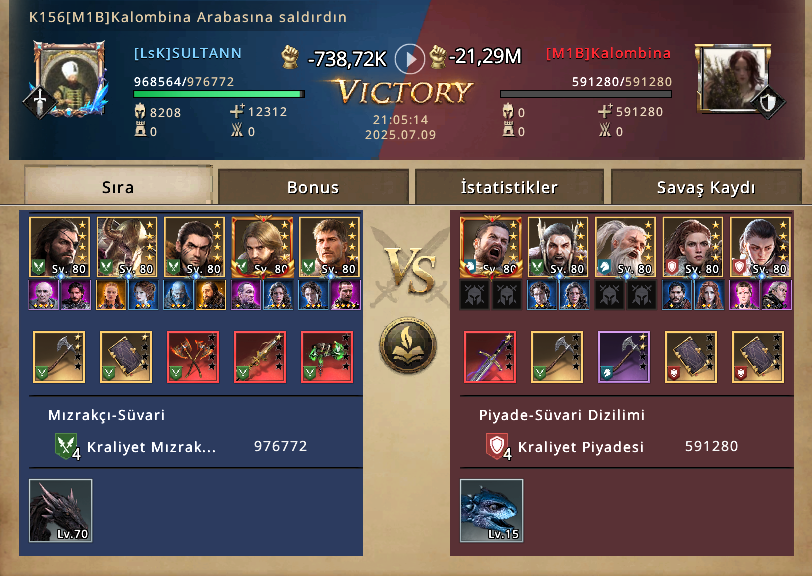Play the battle replay

[409, 59]
